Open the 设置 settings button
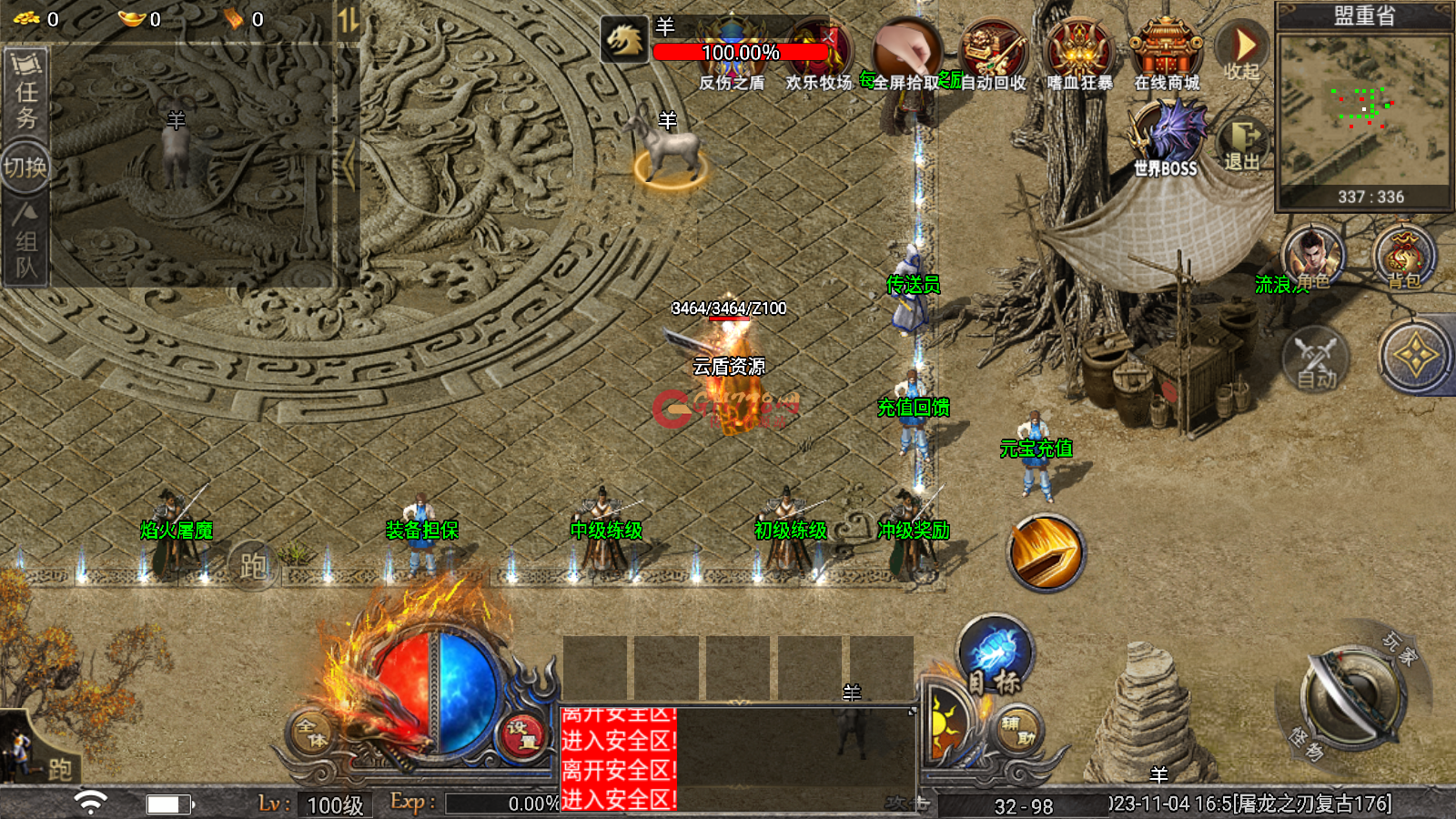Screen dimensions: 1456x819 pos(522,733)
